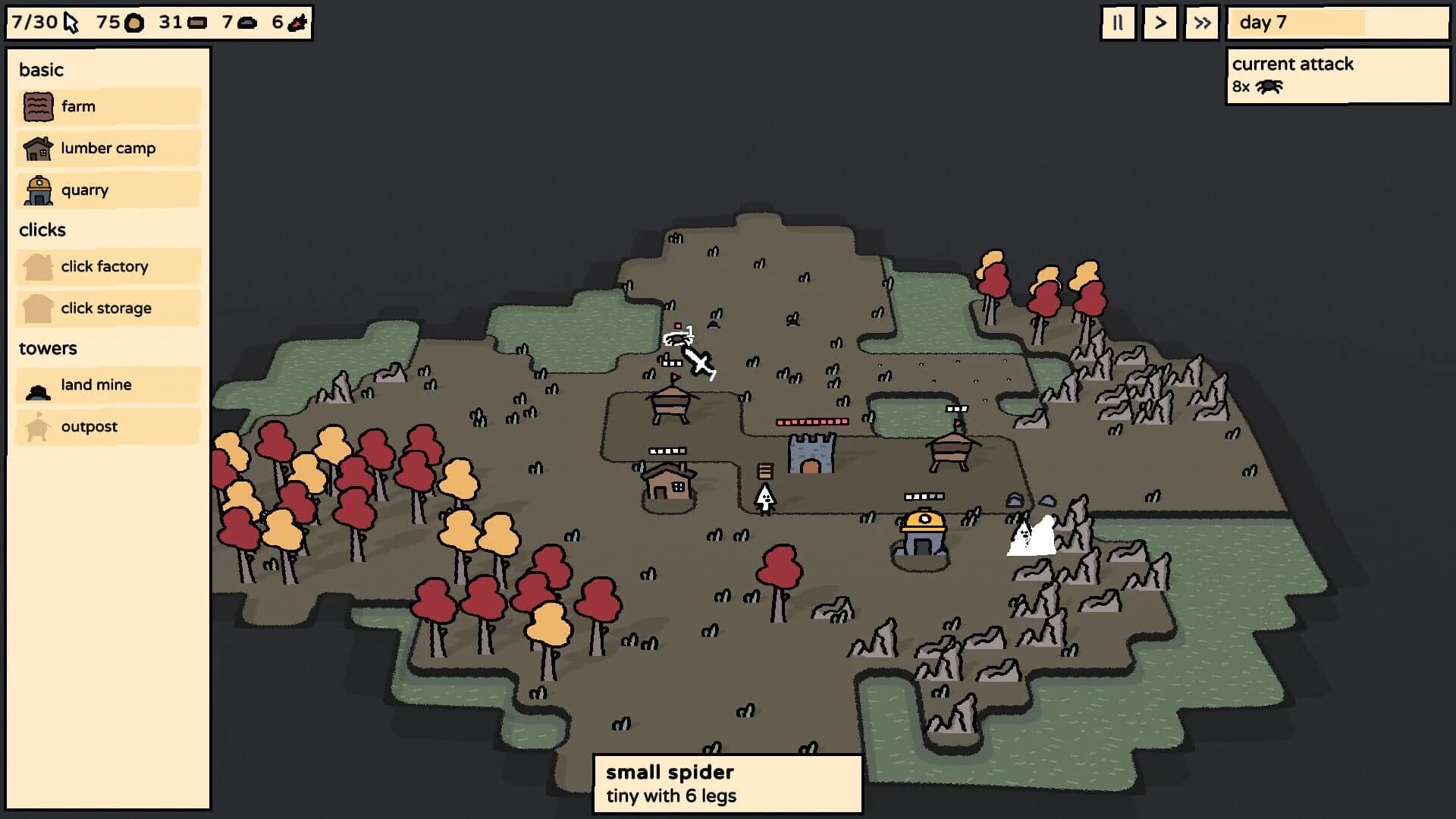Pause the game with the pause button
This screenshot has width=1456, height=819.
pyautogui.click(x=1118, y=23)
